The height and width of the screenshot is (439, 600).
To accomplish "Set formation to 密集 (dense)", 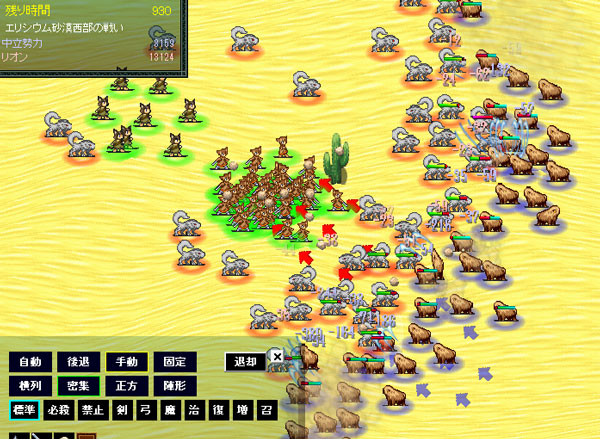I will [78, 385].
